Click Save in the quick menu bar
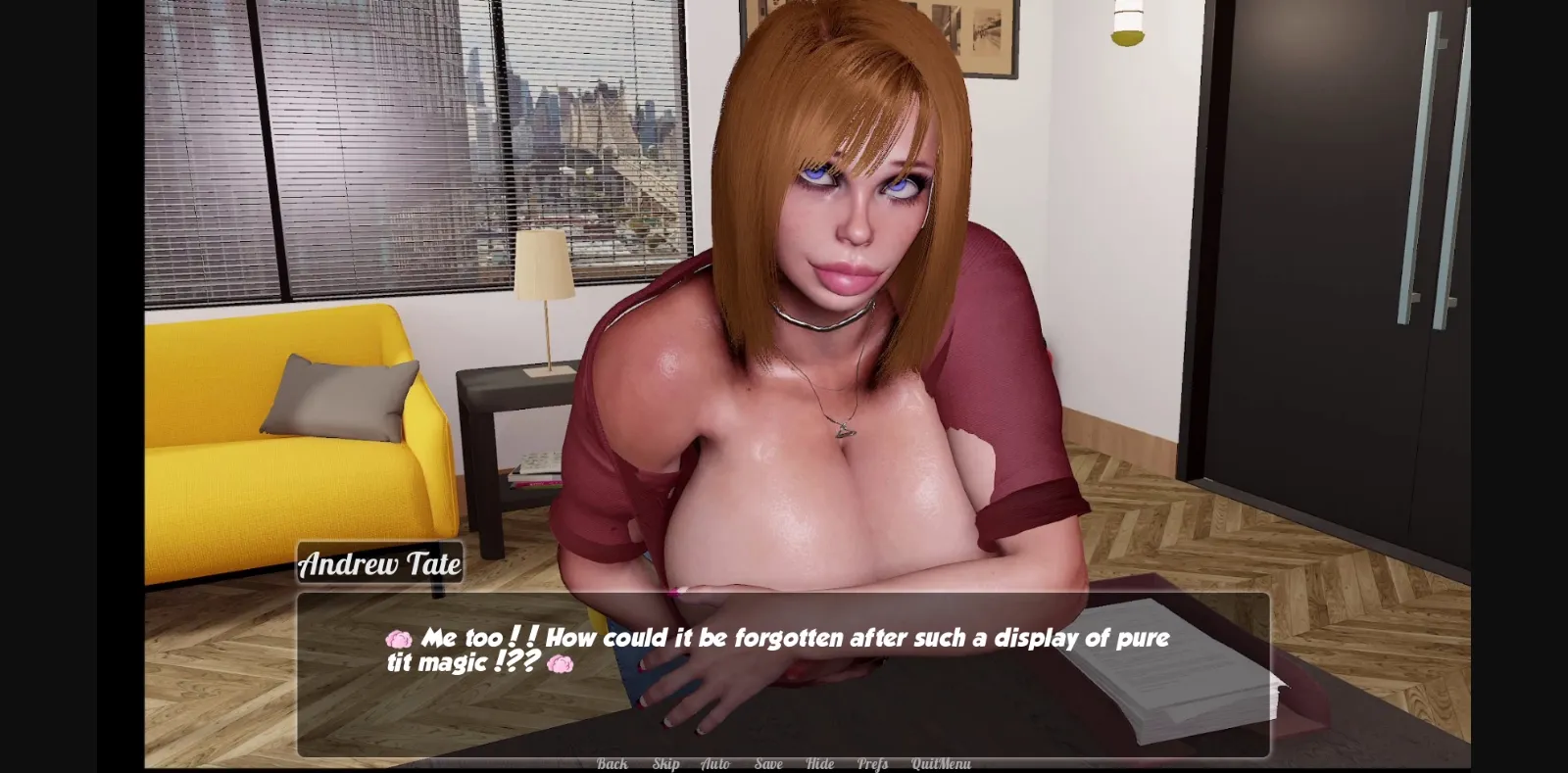This screenshot has height=773, width=1568. pyautogui.click(x=768, y=762)
